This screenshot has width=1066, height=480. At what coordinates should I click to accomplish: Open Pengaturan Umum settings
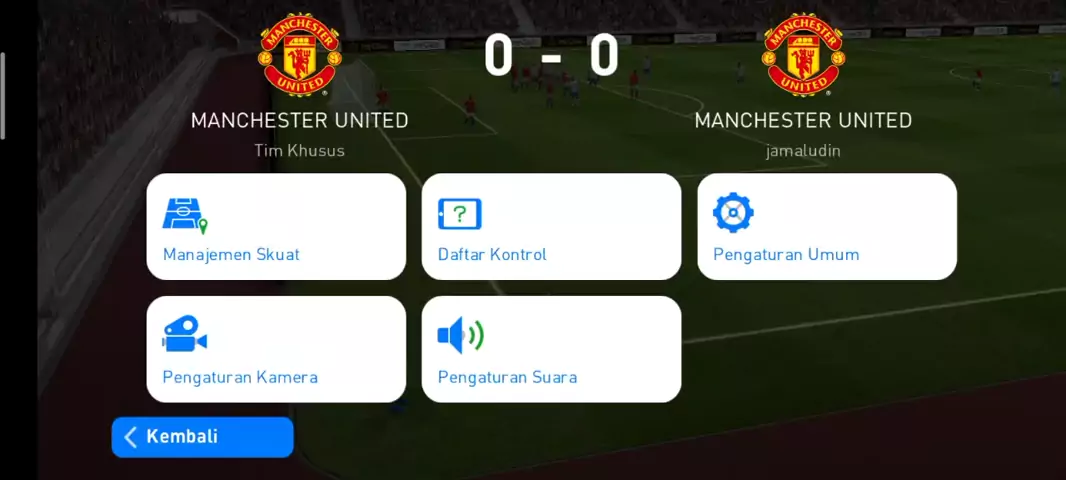(826, 227)
